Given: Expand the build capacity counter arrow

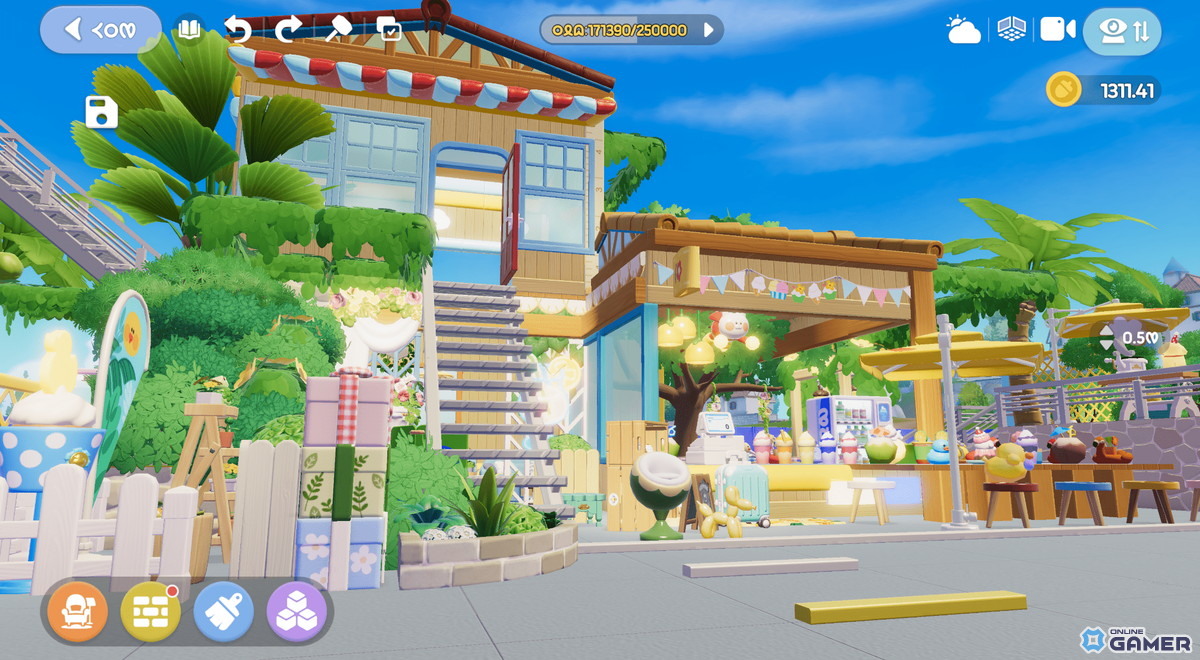Looking at the screenshot, I should pyautogui.click(x=709, y=30).
